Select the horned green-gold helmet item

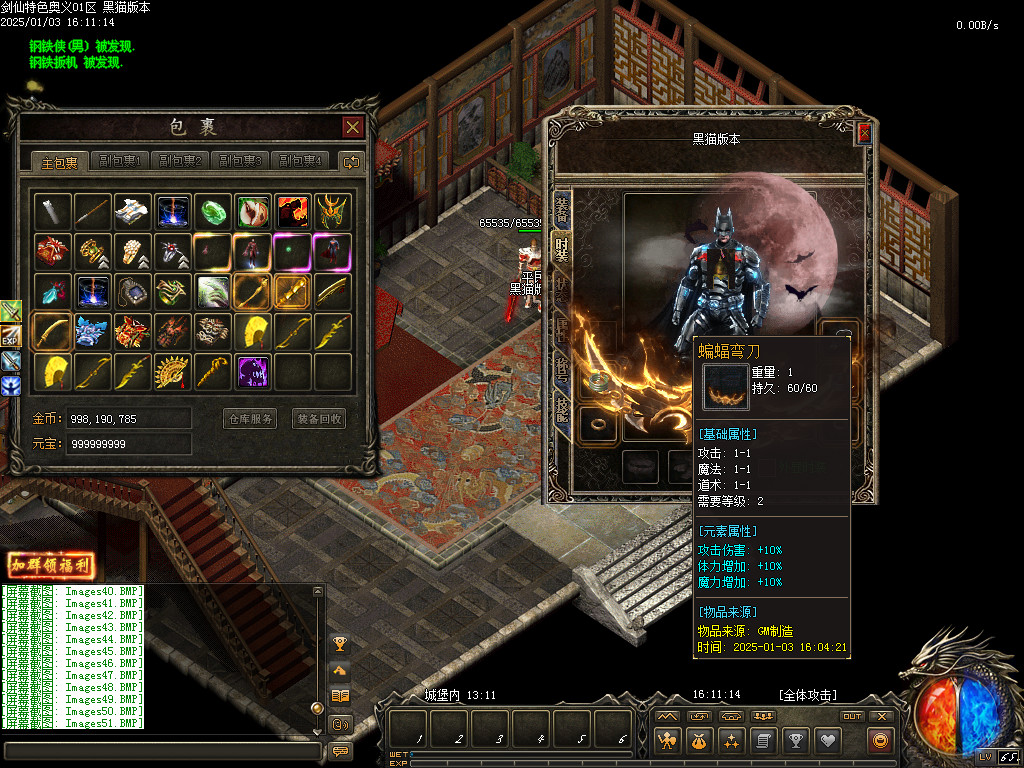pyautogui.click(x=333, y=211)
